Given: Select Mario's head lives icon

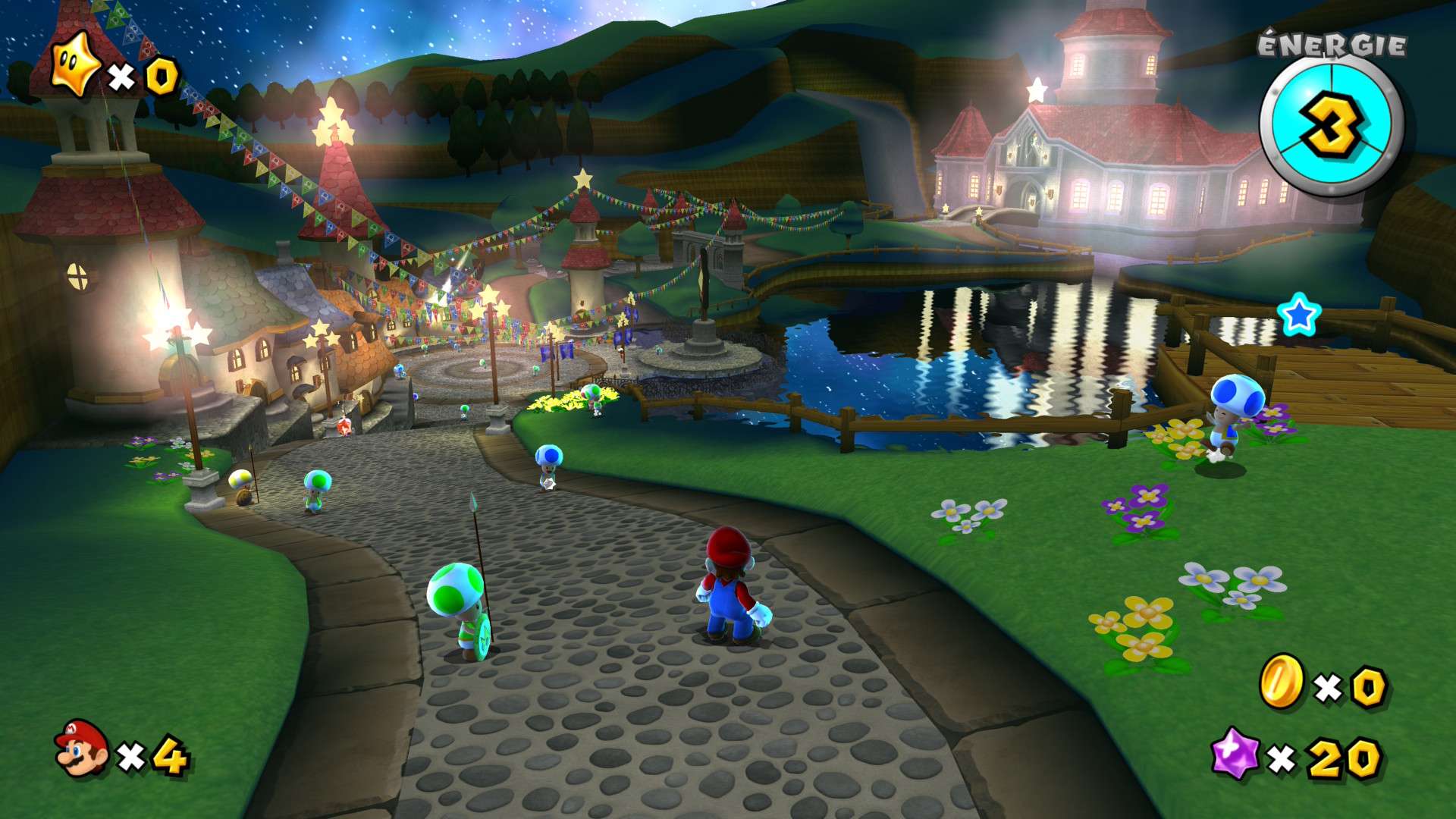Looking at the screenshot, I should [x=82, y=748].
